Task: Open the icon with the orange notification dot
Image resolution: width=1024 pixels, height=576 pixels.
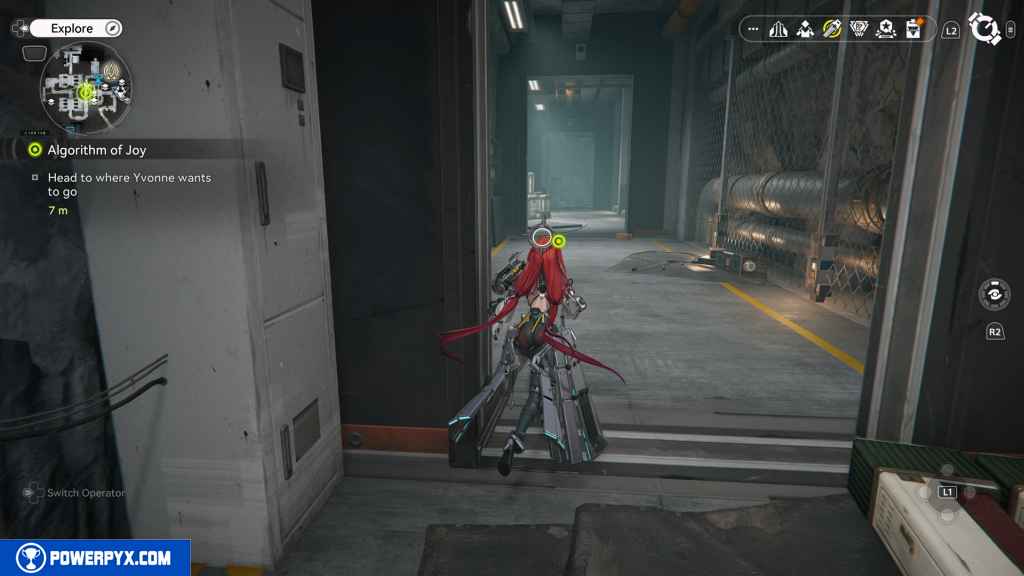Action: click(912, 29)
